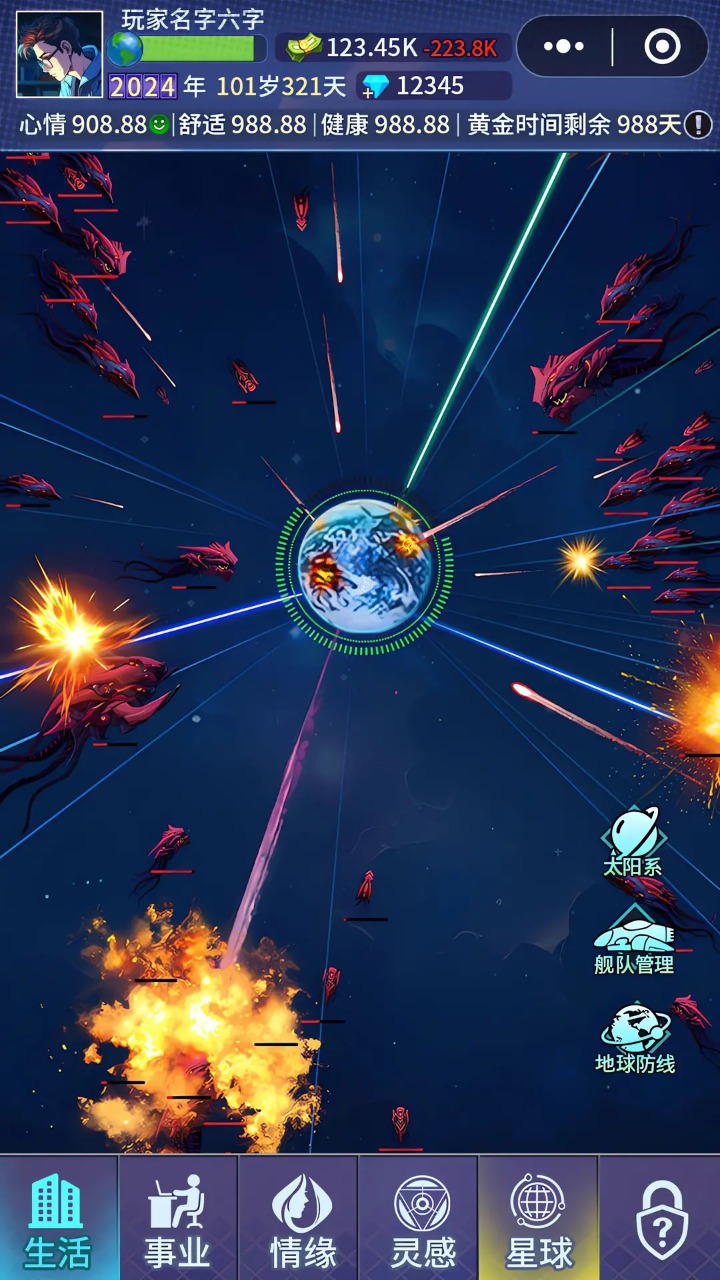Add diamonds via the gem plus icon
The height and width of the screenshot is (1280, 720).
375,86
